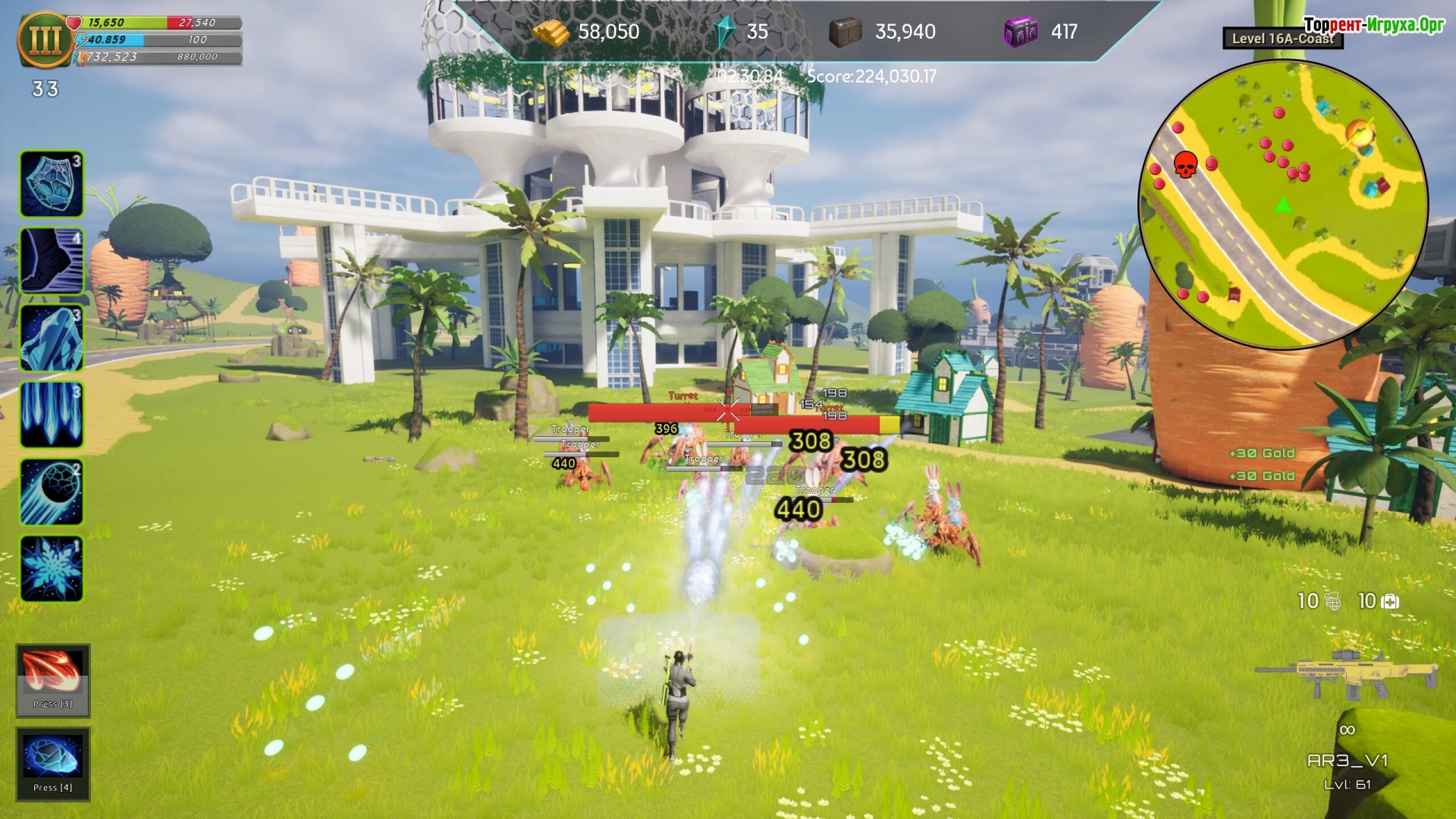Image resolution: width=1456 pixels, height=819 pixels.
Task: Click the Level 16A-Coast label
Action: (1282, 39)
